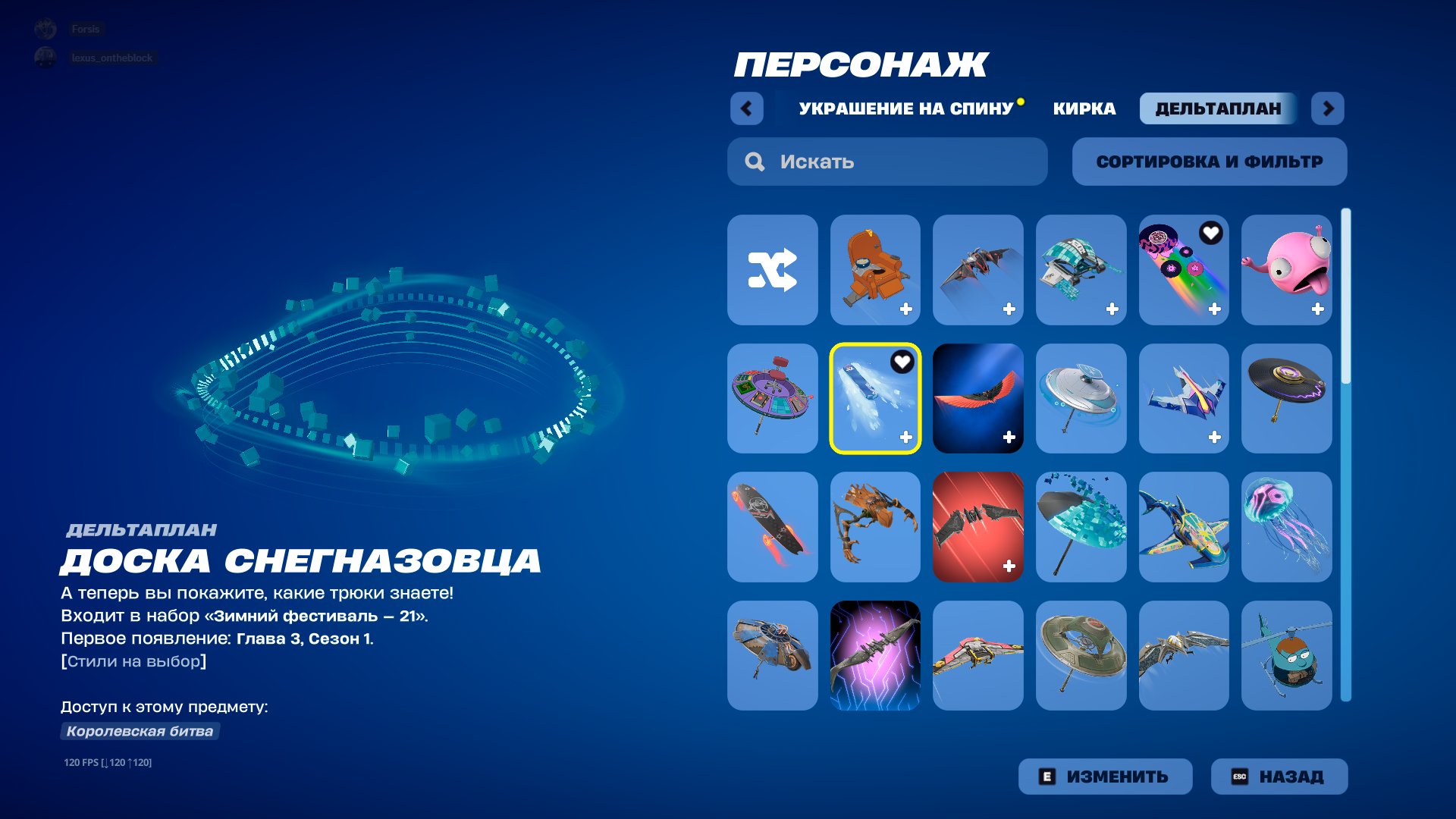
Task: Open Сортировка и фильтр options
Action: point(1209,161)
